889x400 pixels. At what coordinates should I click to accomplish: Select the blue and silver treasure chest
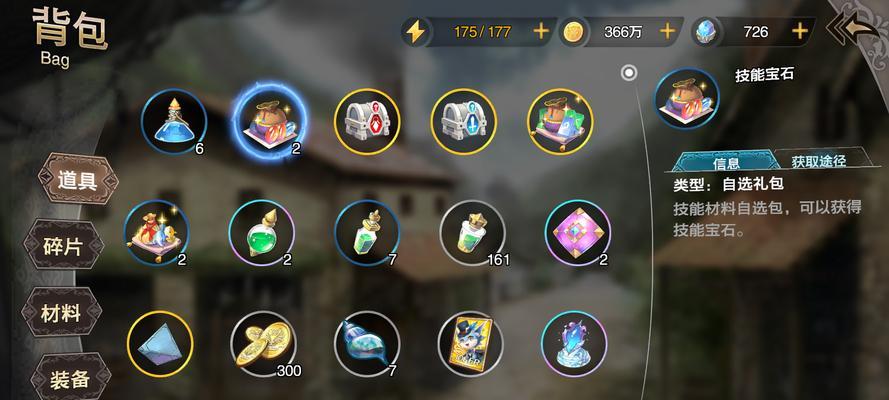[463, 121]
